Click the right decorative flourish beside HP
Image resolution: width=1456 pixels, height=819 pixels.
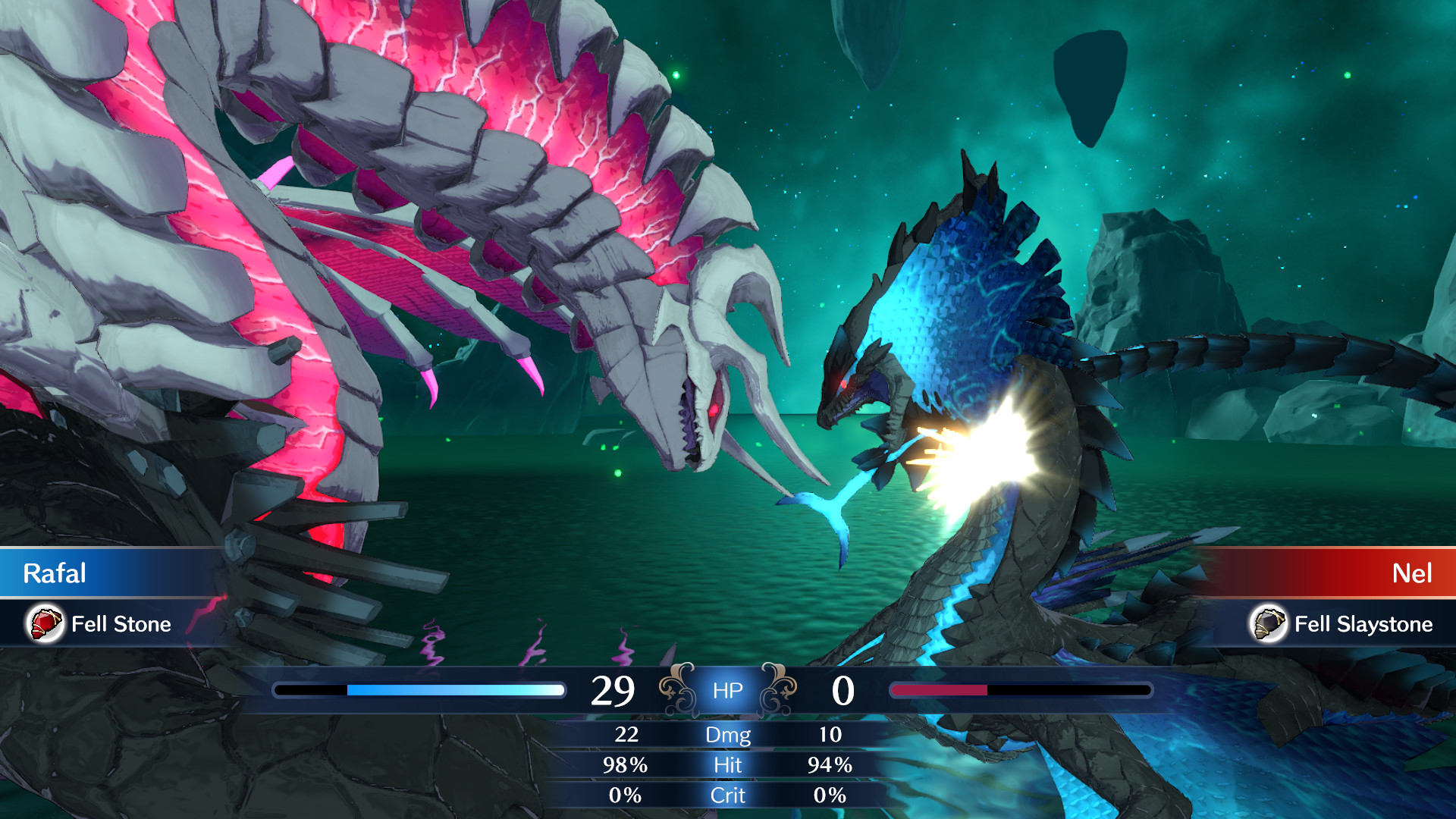click(780, 689)
